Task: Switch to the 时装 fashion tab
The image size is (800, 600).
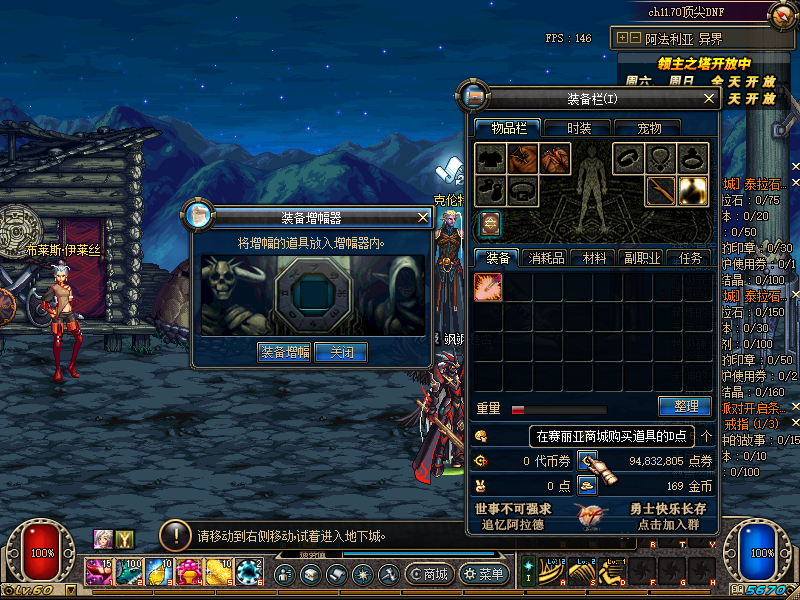Action: click(579, 128)
